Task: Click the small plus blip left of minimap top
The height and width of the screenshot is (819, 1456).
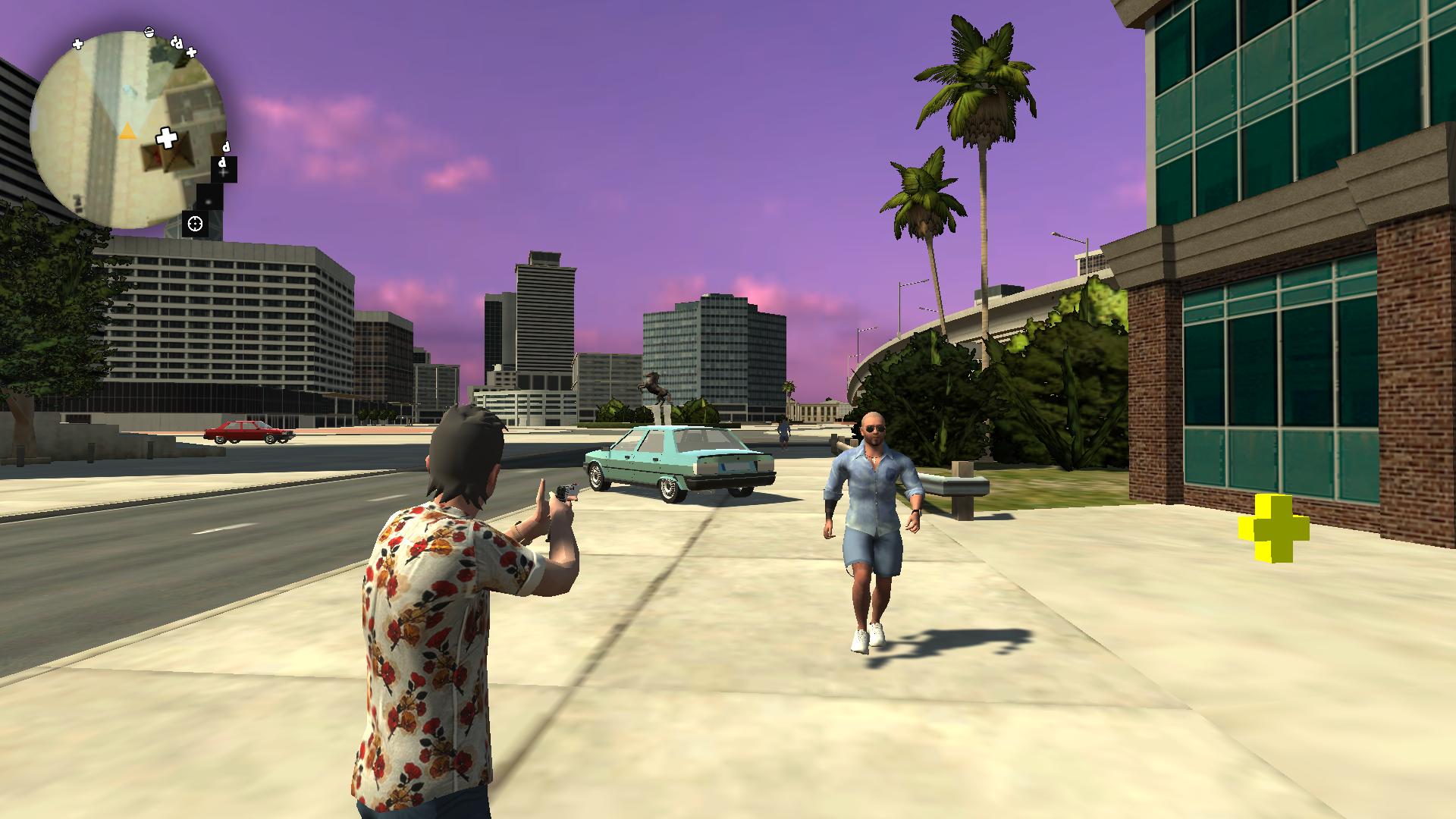Action: [77, 43]
